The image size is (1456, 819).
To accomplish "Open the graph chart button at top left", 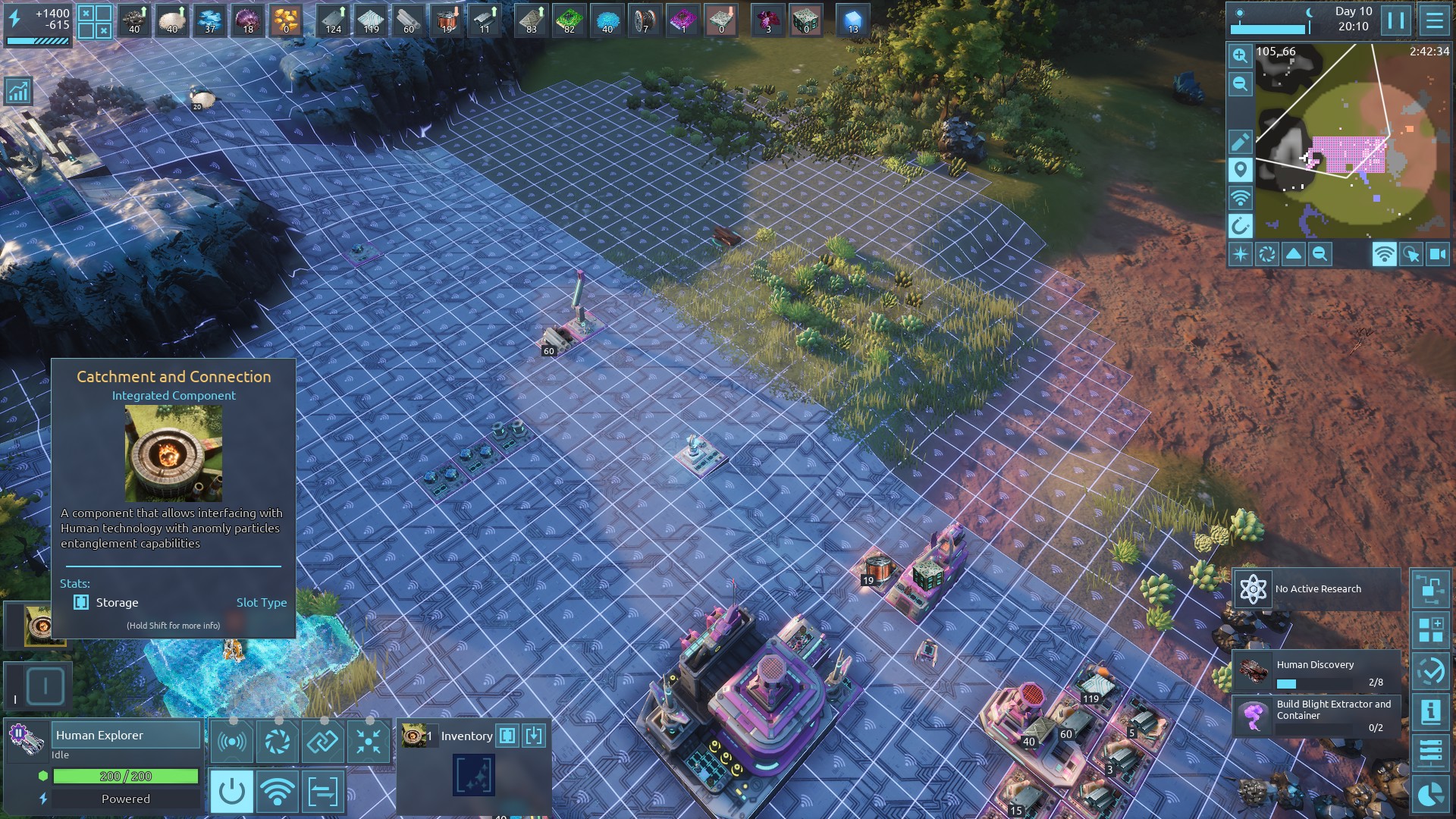I will point(17,91).
